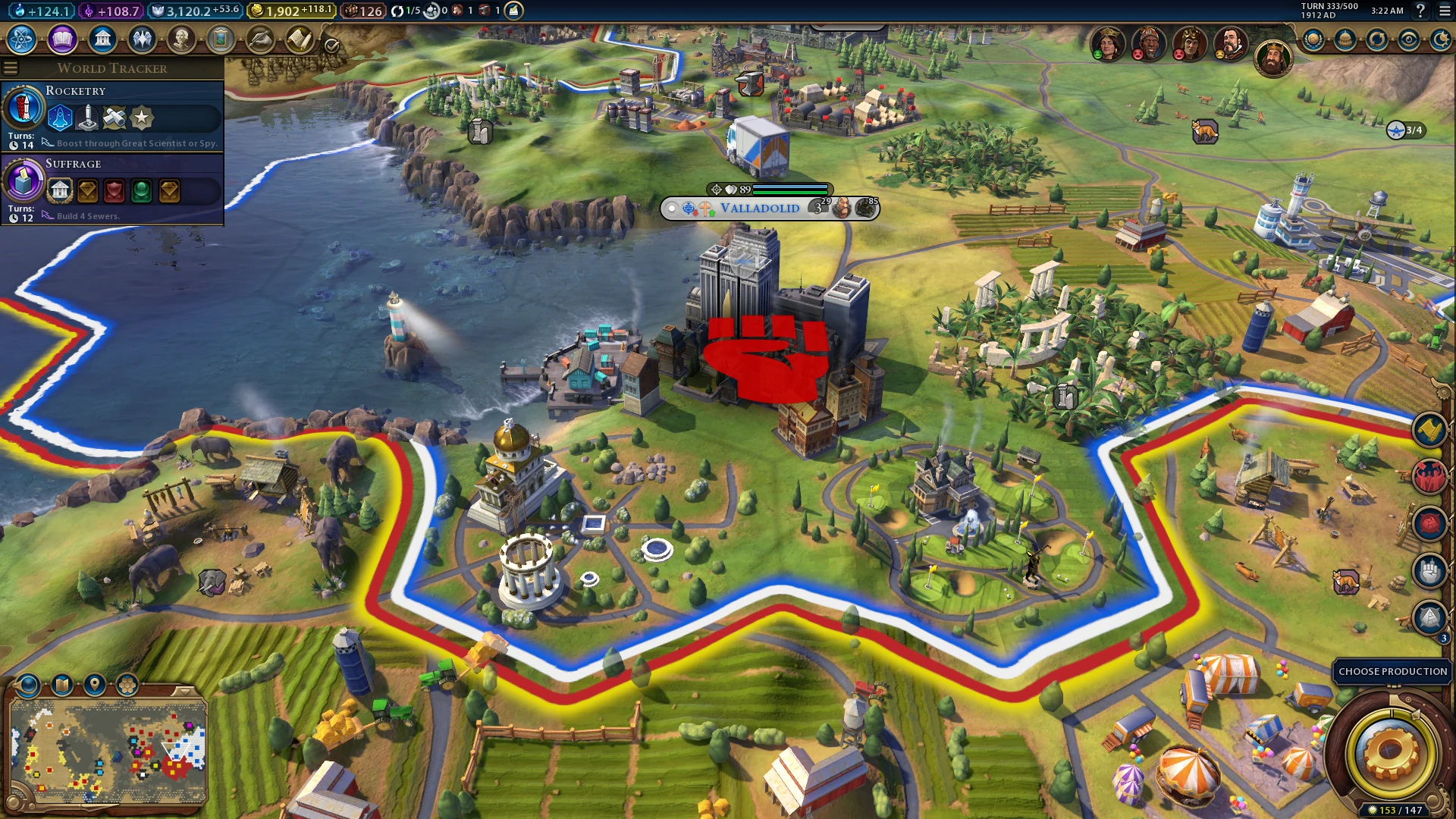Image resolution: width=1456 pixels, height=819 pixels.
Task: Toggle the World Tracker hamburger menu
Action: [x=11, y=68]
